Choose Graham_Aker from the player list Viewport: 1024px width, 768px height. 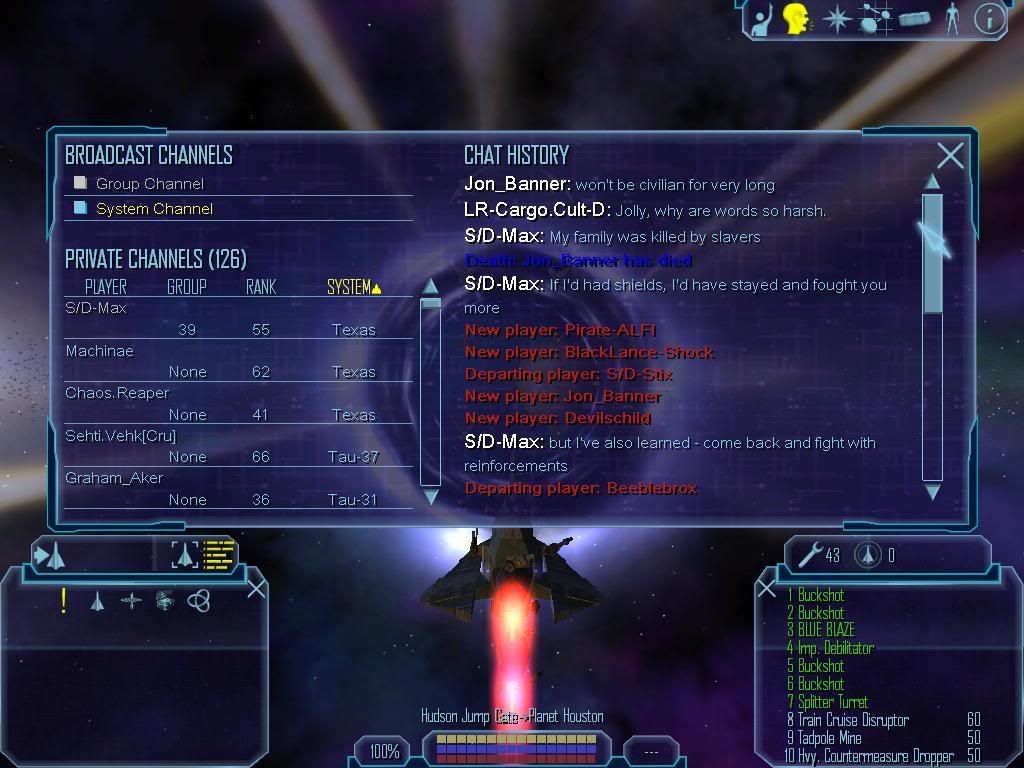click(x=114, y=478)
